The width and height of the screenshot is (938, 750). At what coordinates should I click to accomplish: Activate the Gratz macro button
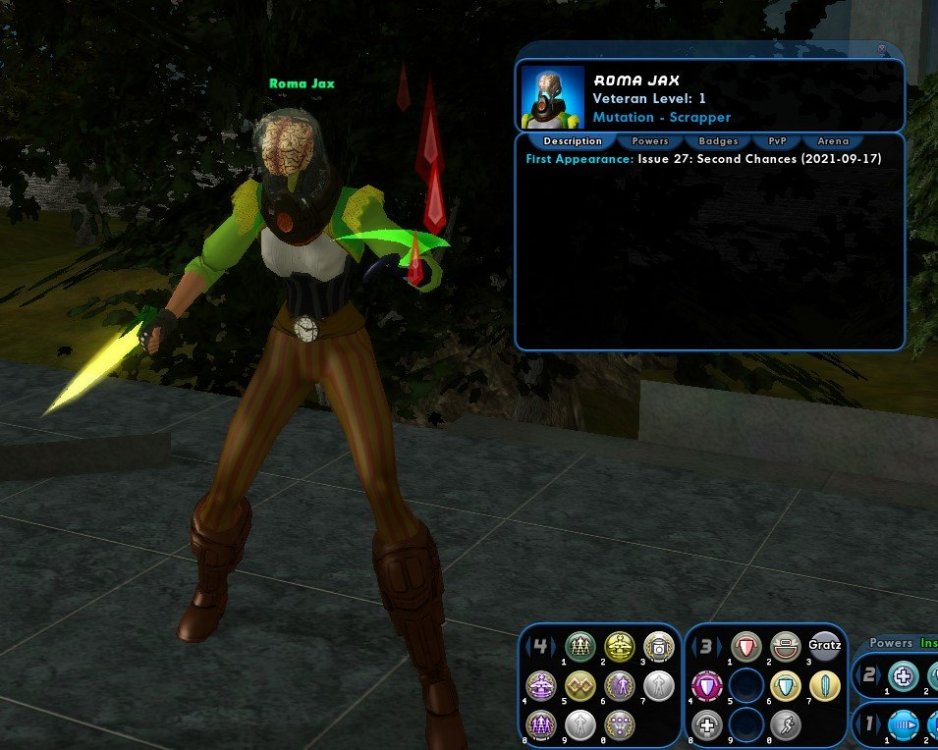[x=824, y=647]
